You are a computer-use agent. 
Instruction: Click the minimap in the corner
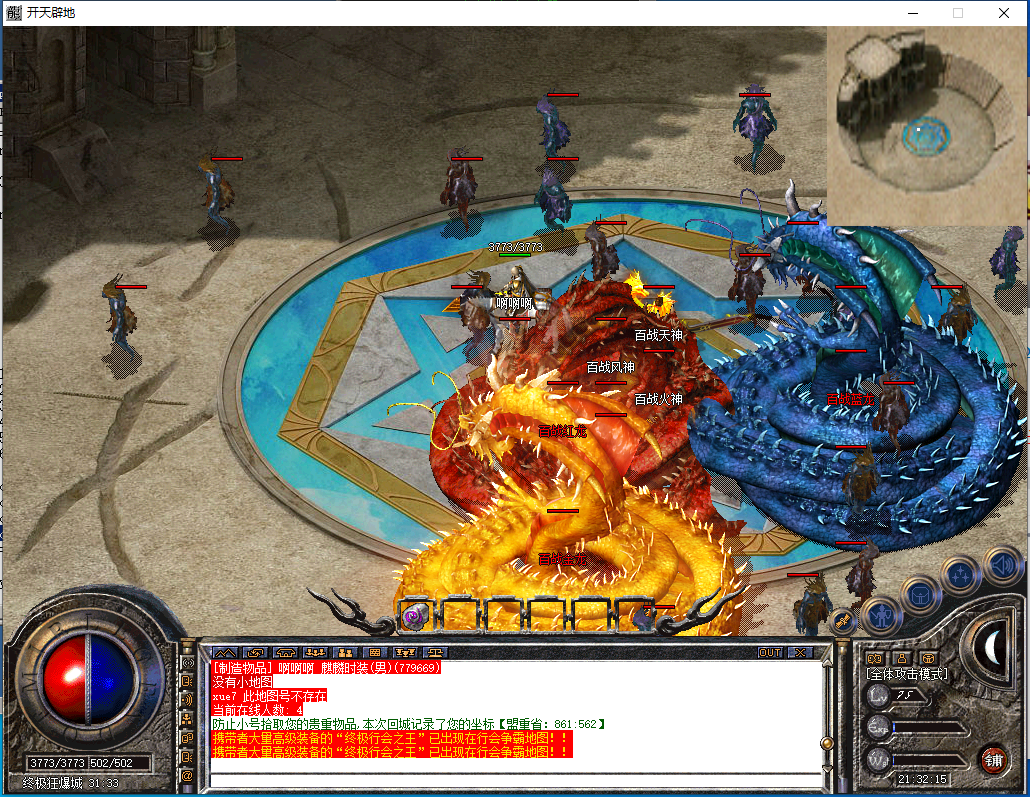pos(927,126)
